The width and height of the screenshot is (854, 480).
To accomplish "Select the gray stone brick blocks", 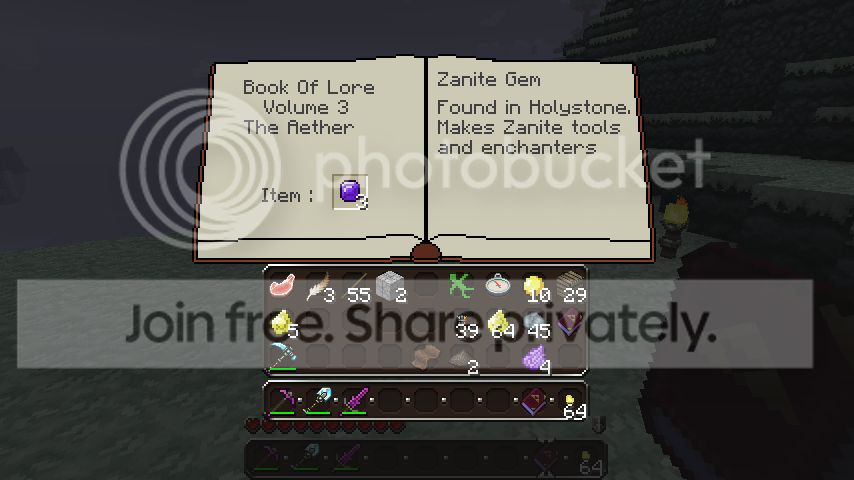I will (390, 289).
